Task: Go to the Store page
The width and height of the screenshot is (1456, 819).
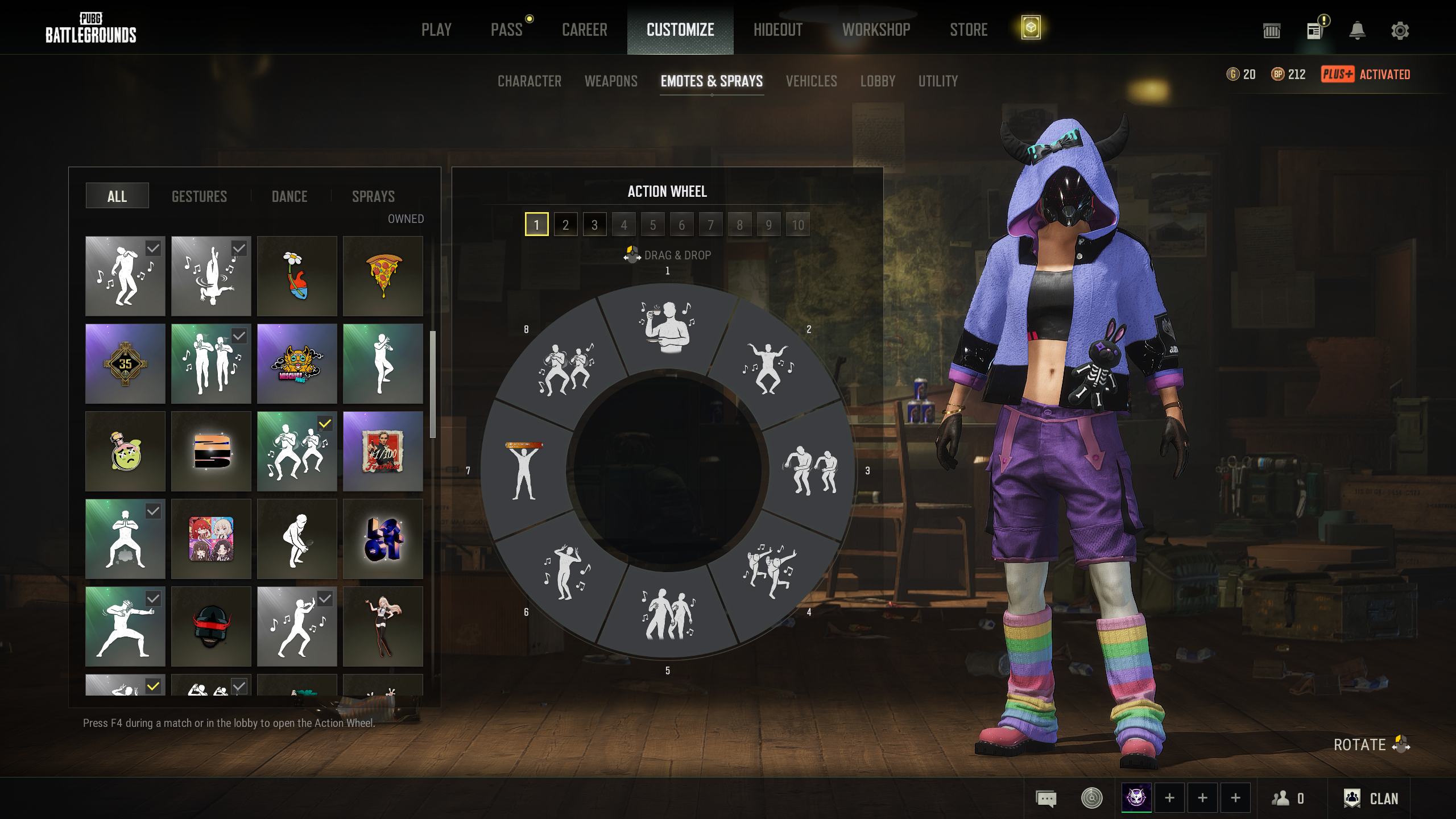Action: pos(969,30)
